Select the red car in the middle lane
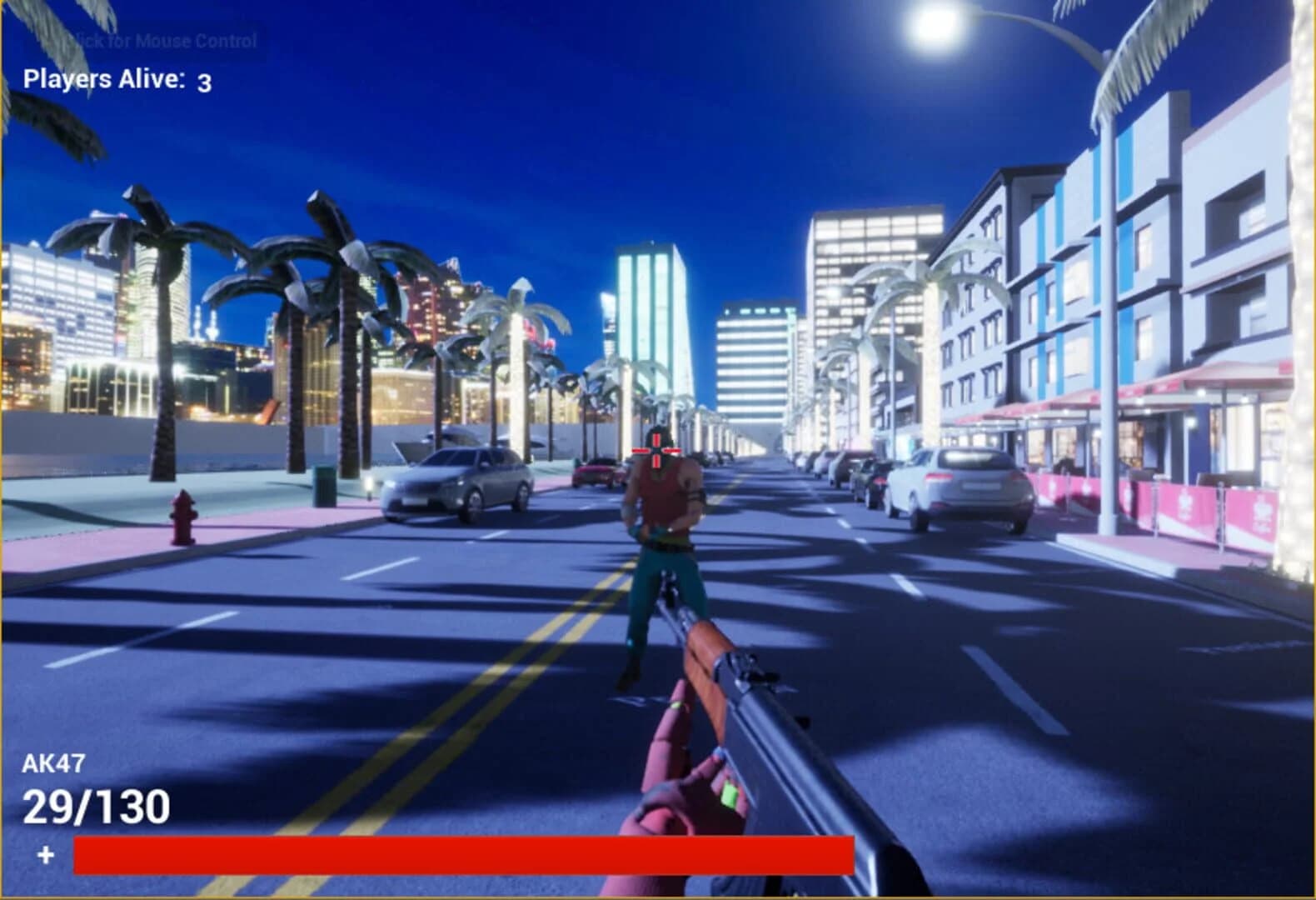This screenshot has height=900, width=1316. [x=596, y=472]
